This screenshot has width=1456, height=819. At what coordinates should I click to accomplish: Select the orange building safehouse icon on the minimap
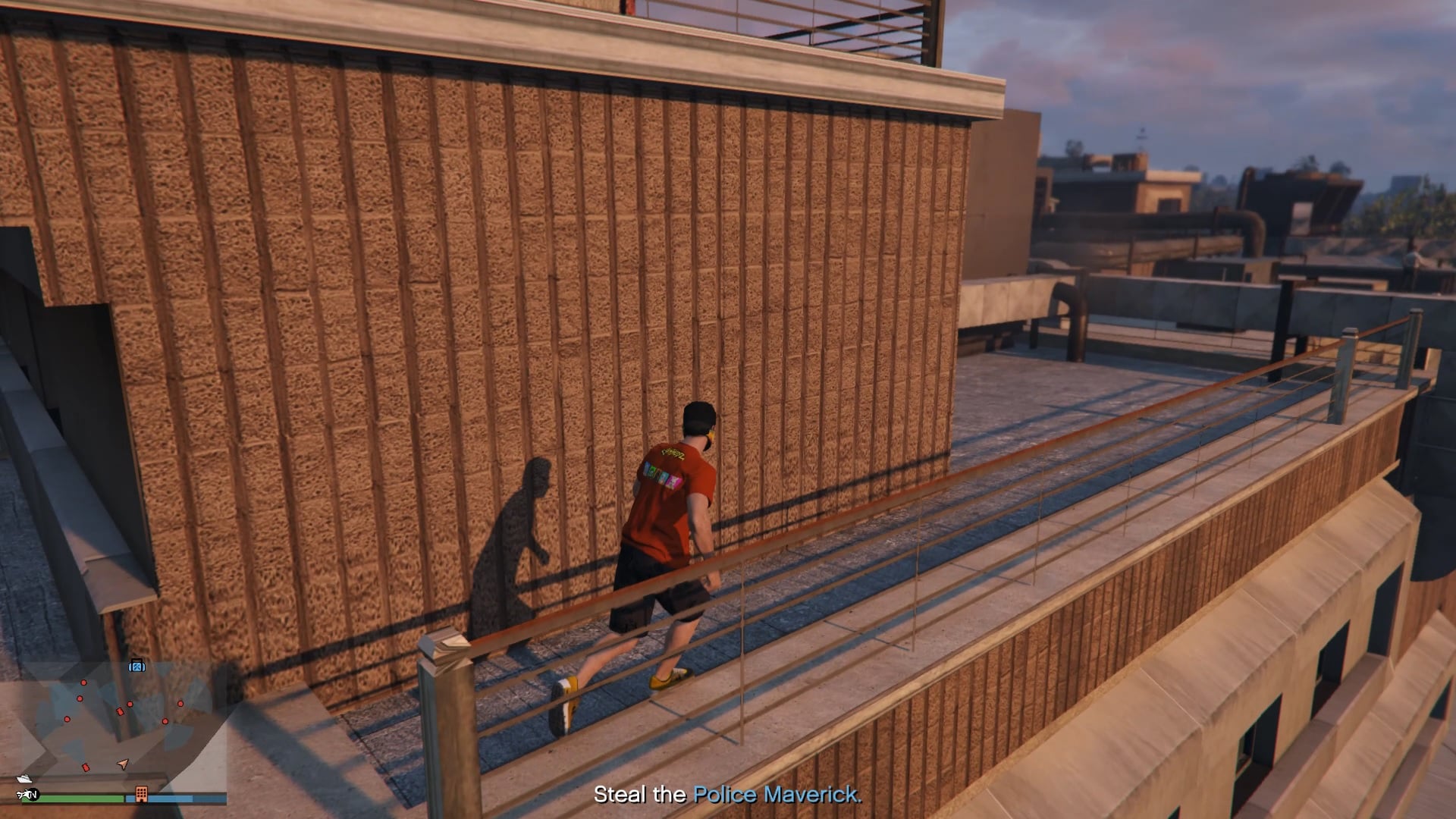(141, 795)
